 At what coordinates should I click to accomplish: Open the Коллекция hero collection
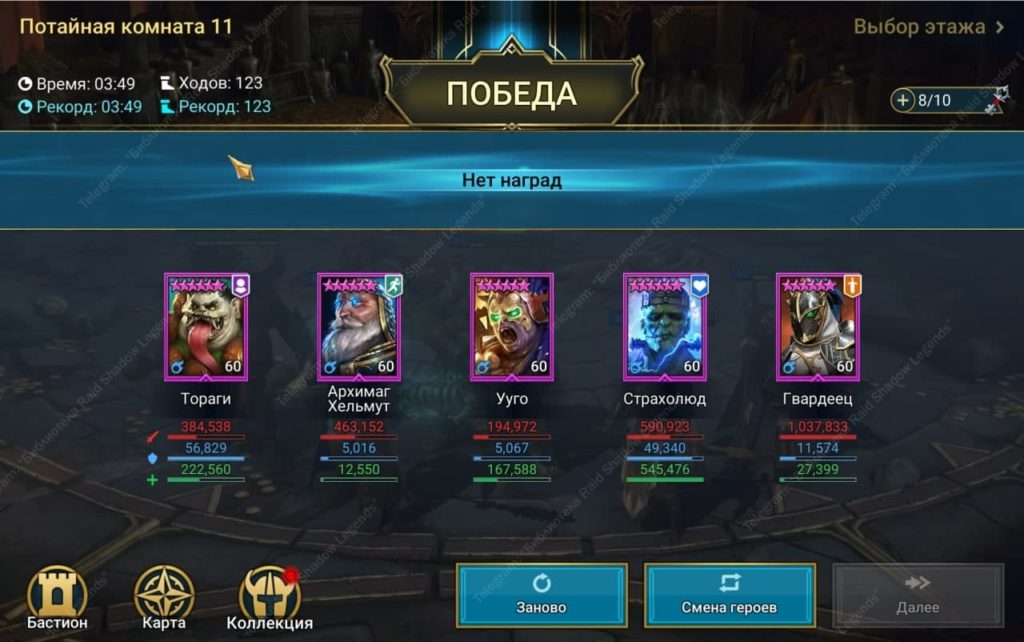pos(270,597)
